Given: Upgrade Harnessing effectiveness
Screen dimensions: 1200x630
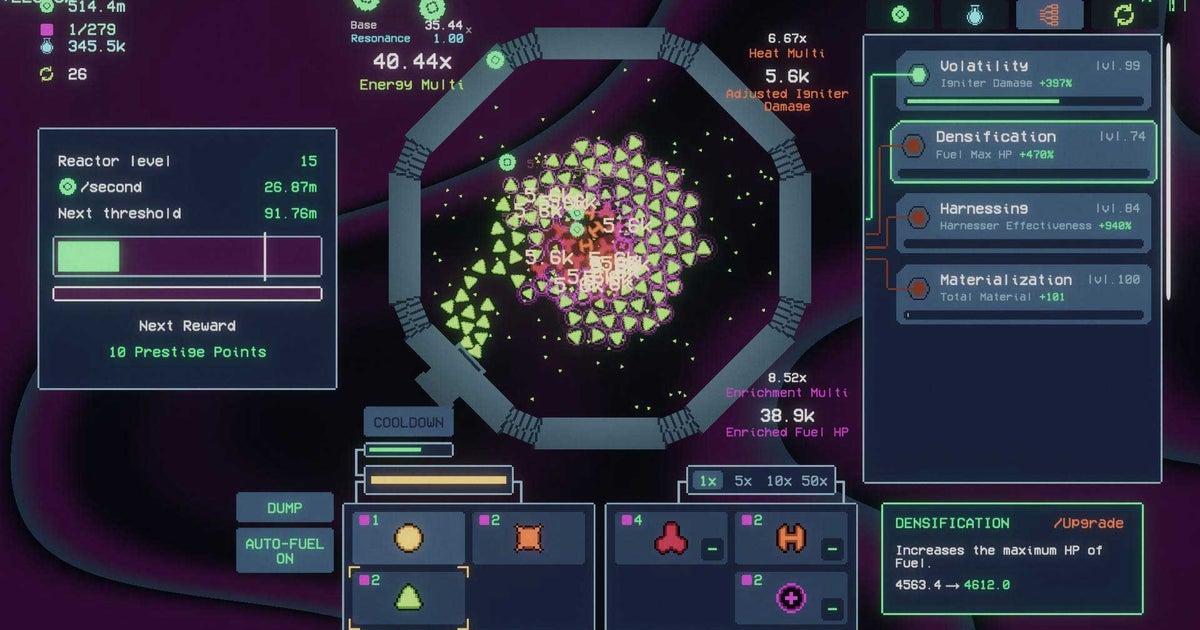Looking at the screenshot, I should pos(1024,221).
